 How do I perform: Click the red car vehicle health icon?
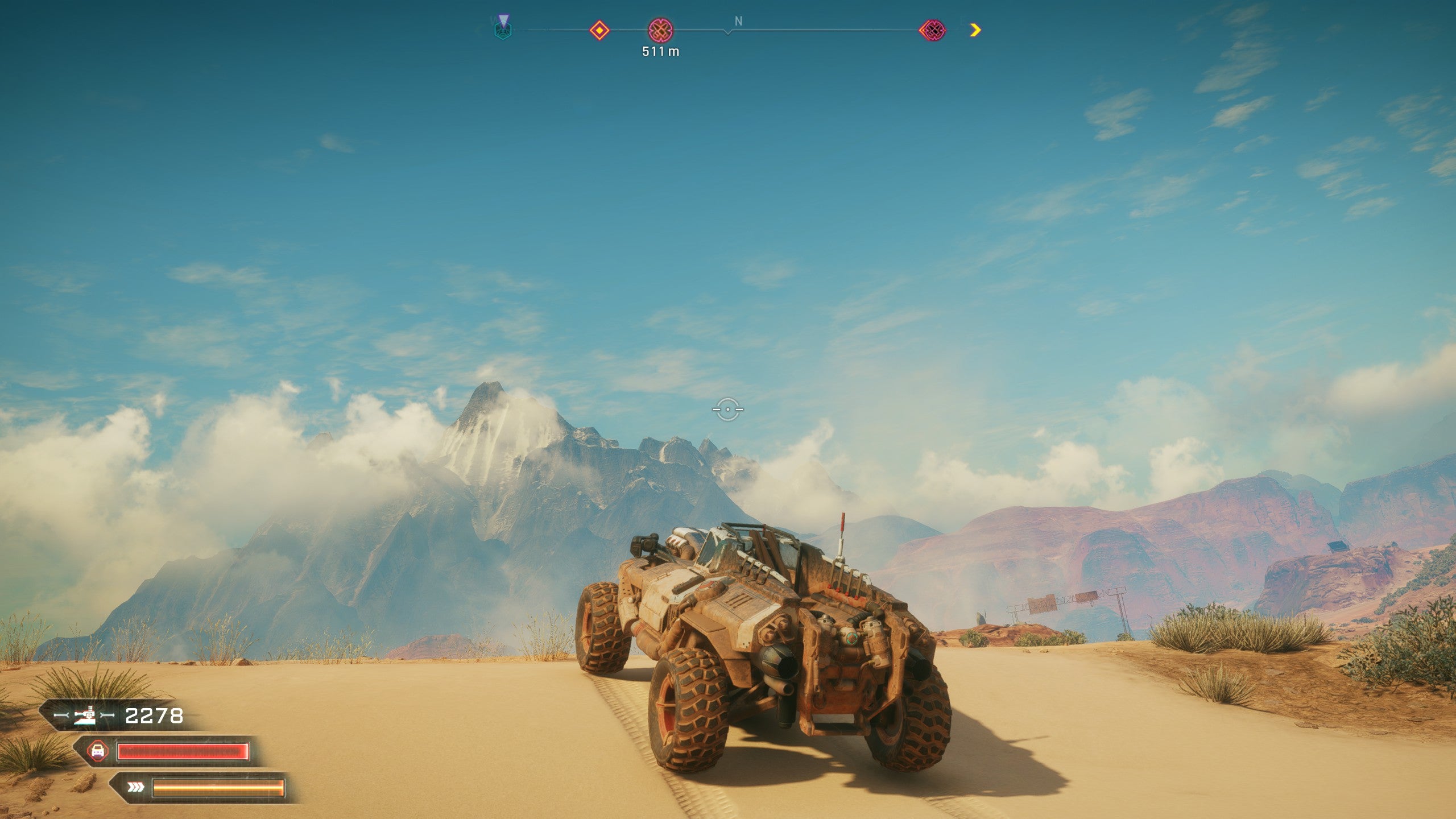coord(98,751)
